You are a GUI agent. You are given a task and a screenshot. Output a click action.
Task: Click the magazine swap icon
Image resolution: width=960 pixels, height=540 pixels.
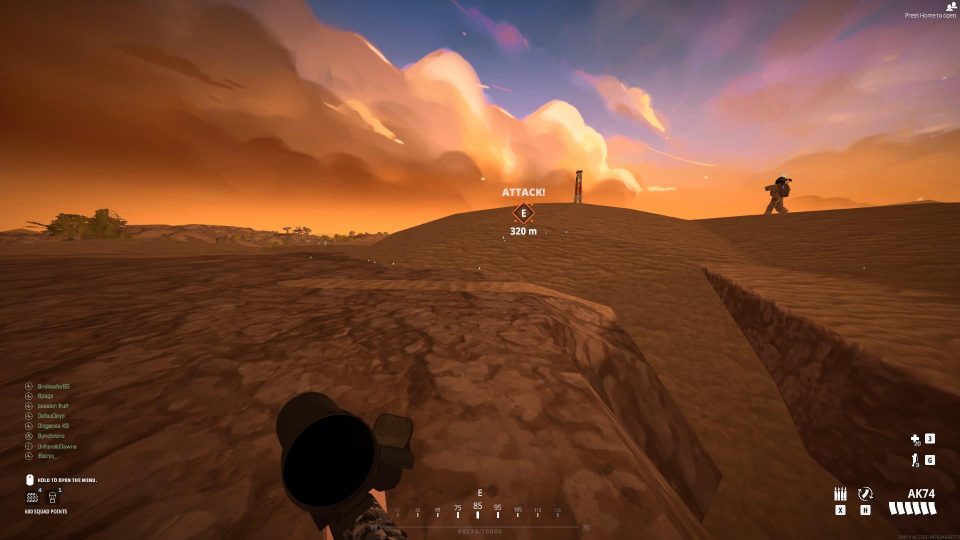coord(866,494)
